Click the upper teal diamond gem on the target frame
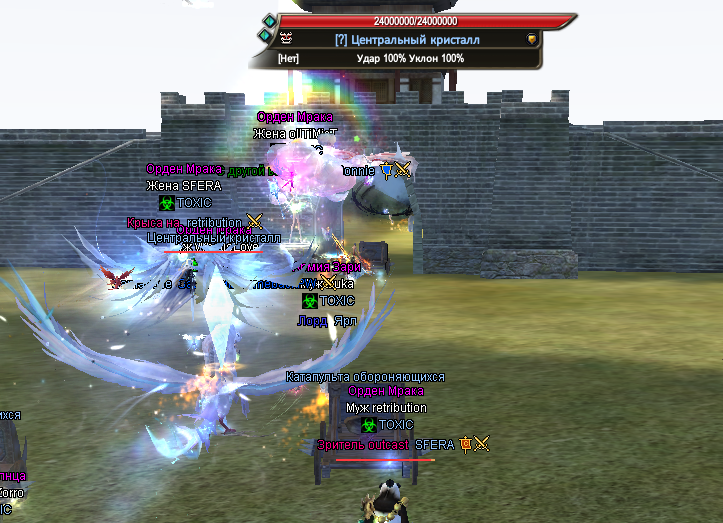The height and width of the screenshot is (523, 723). 269,19
